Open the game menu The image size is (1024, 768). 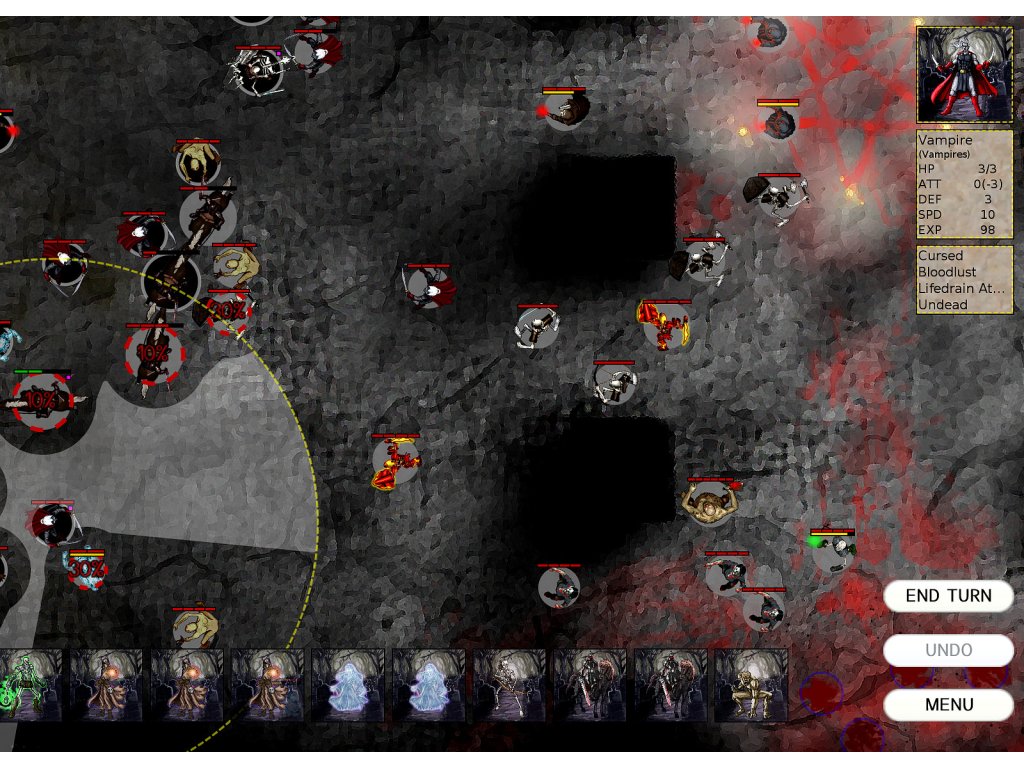pyautogui.click(x=948, y=704)
